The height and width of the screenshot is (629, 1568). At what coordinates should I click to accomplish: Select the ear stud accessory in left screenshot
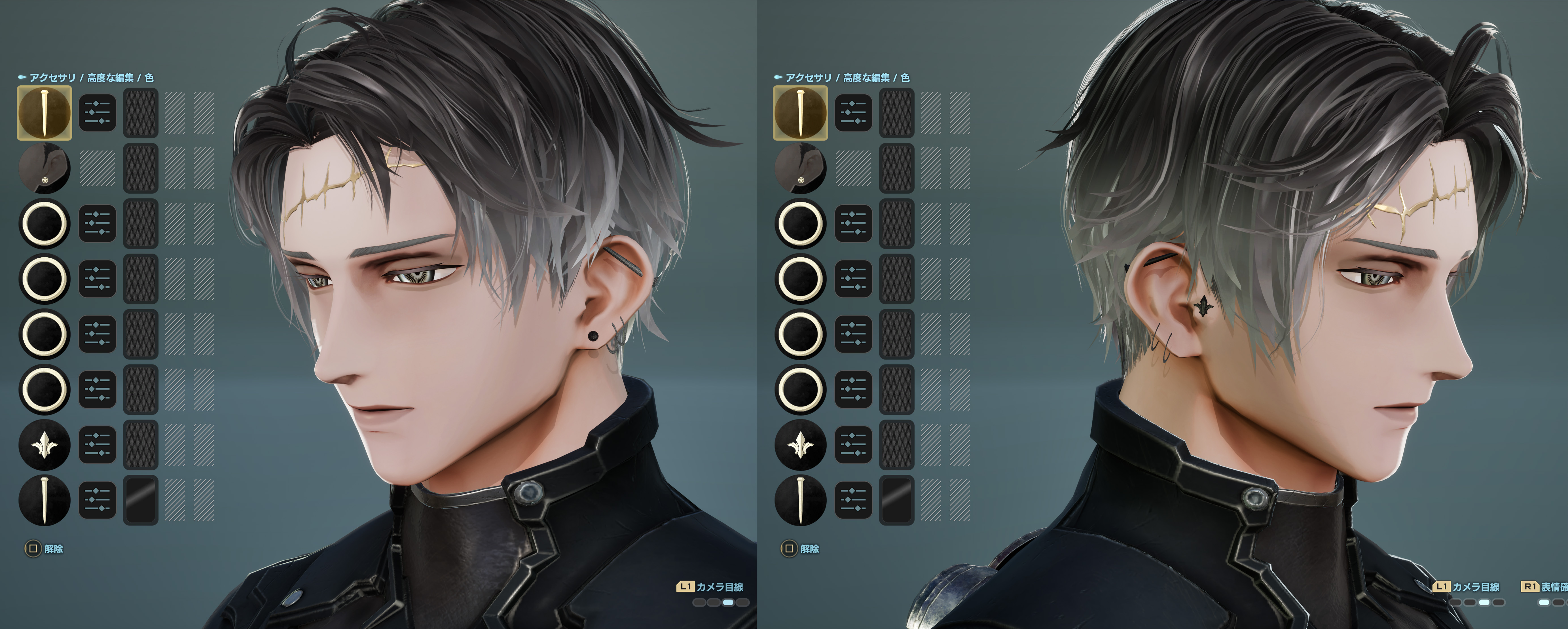tap(45, 168)
